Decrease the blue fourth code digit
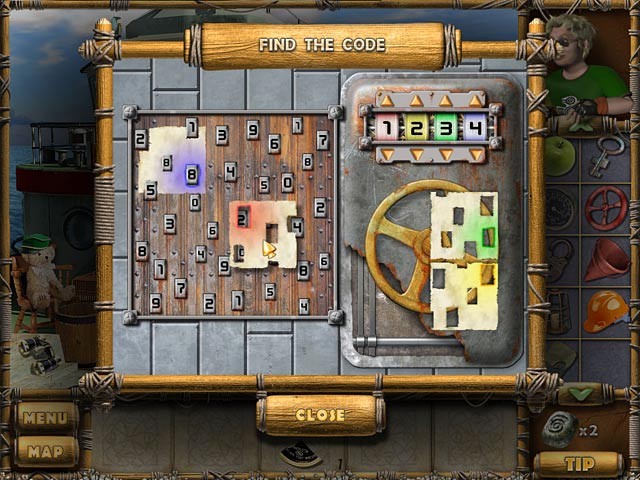 click(477, 154)
